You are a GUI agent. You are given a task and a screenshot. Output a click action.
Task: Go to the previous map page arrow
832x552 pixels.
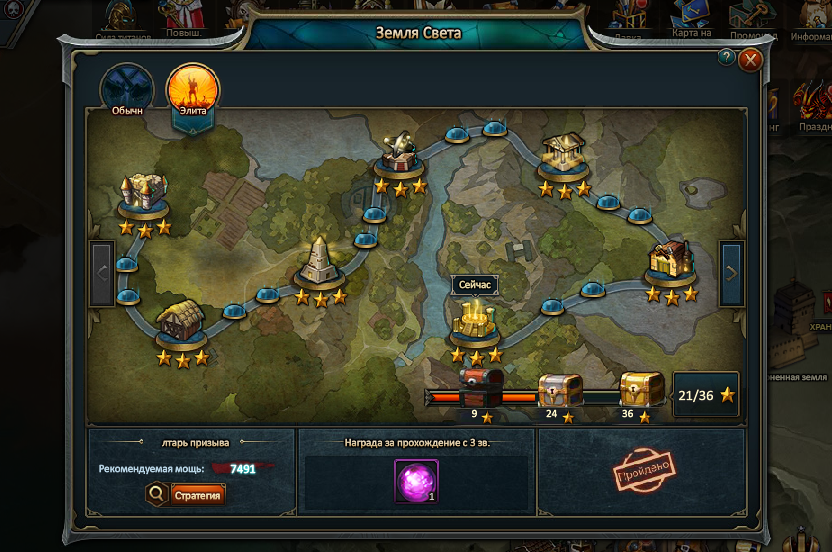101,273
